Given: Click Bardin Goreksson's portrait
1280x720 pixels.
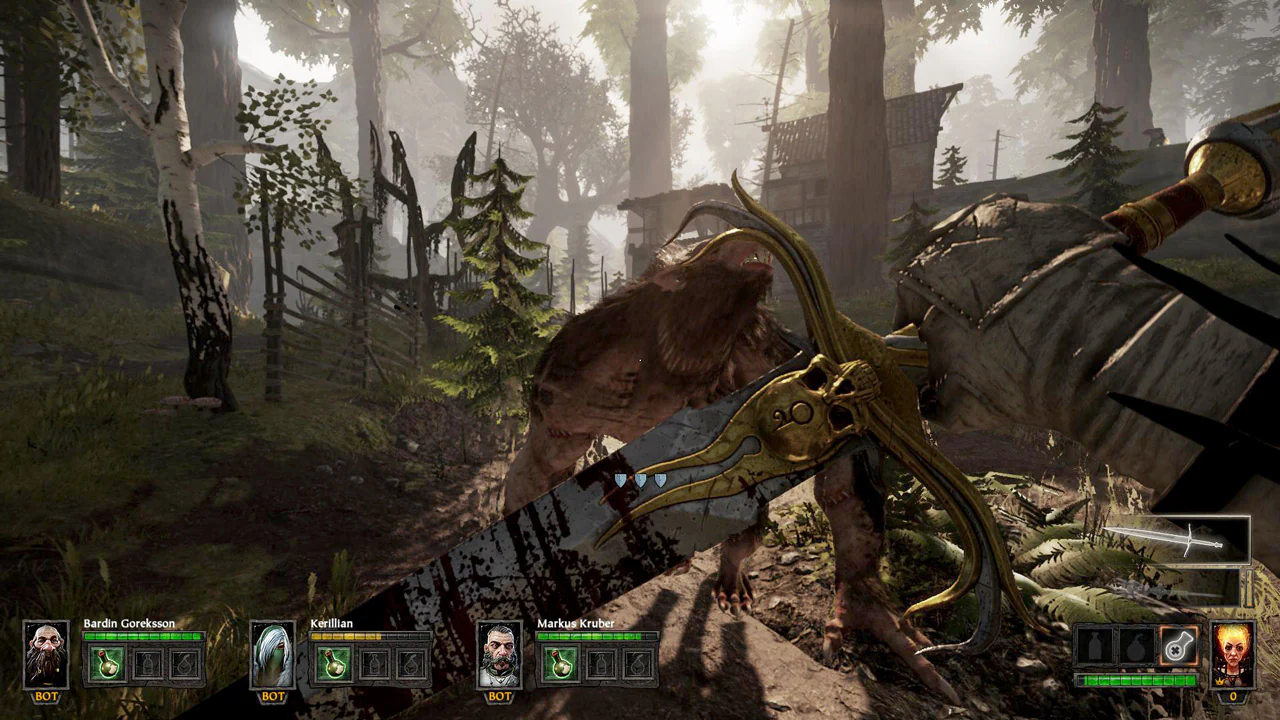Looking at the screenshot, I should [46, 655].
